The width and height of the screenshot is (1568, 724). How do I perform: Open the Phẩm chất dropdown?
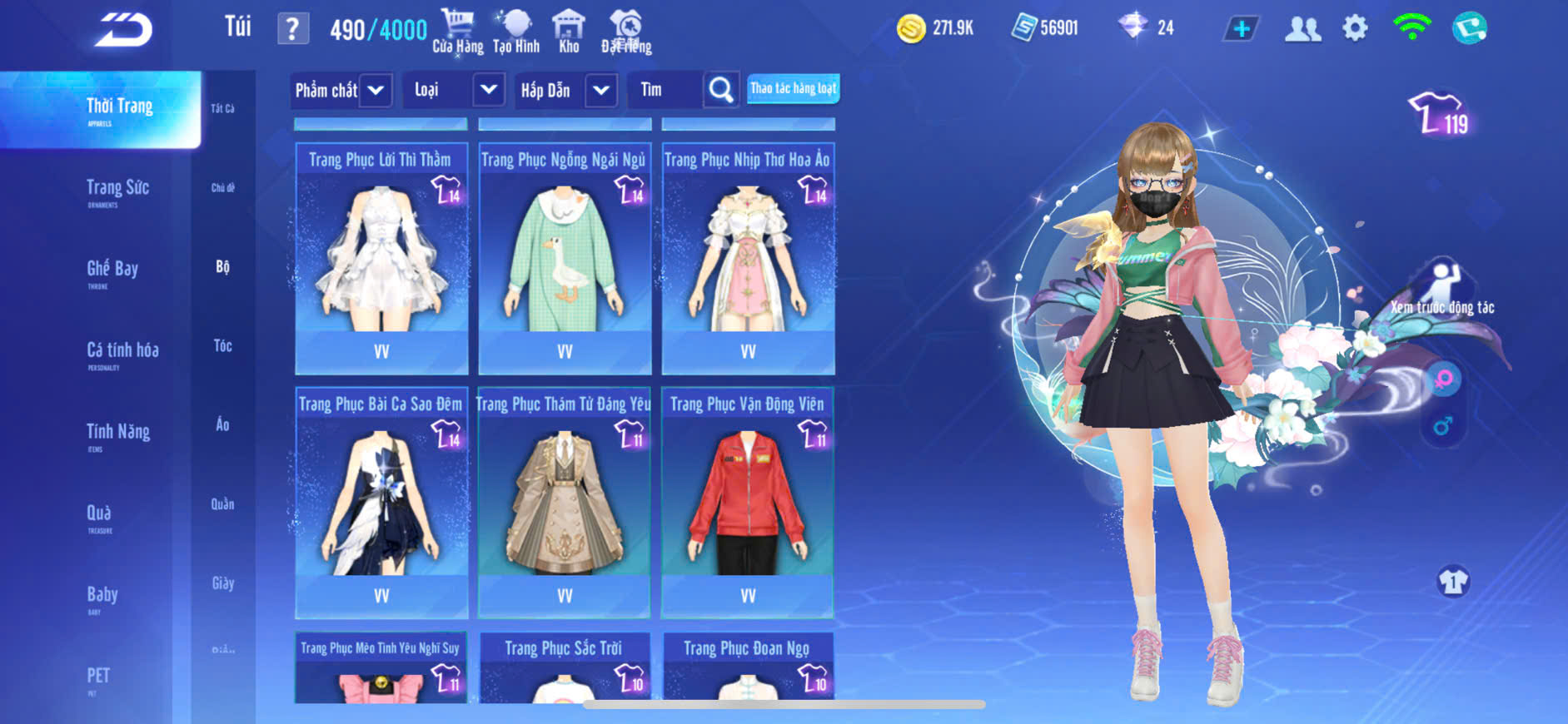point(376,90)
